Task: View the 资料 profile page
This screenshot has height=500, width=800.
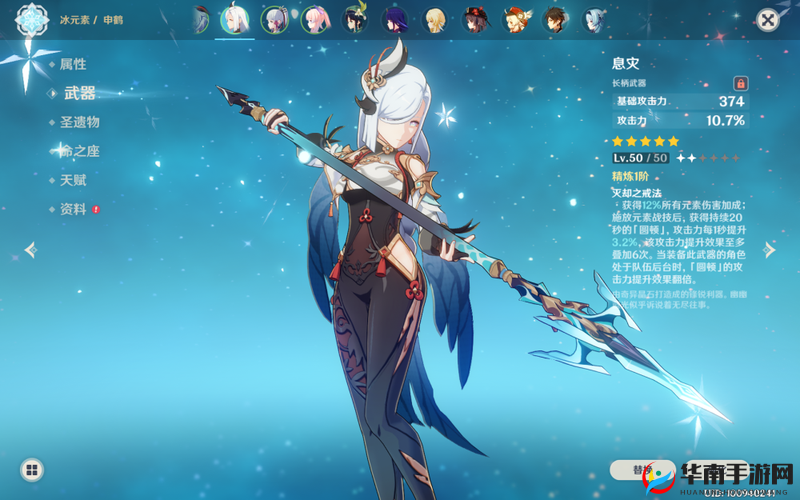Action: pos(73,209)
